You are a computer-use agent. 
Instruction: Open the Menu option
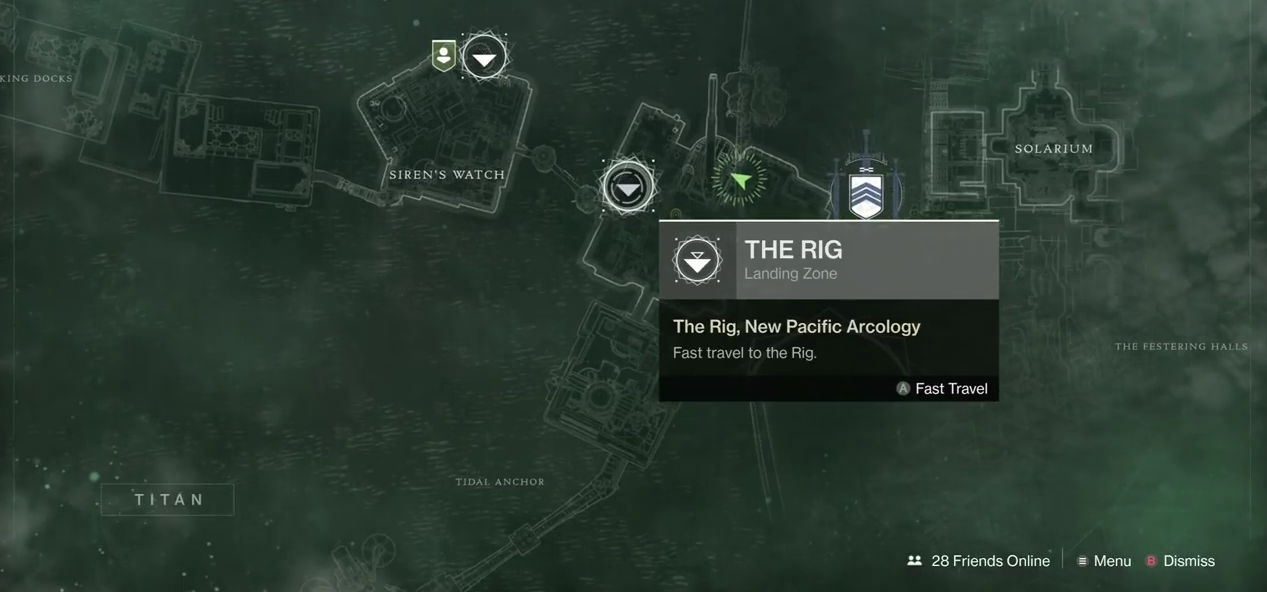[x=1104, y=561]
